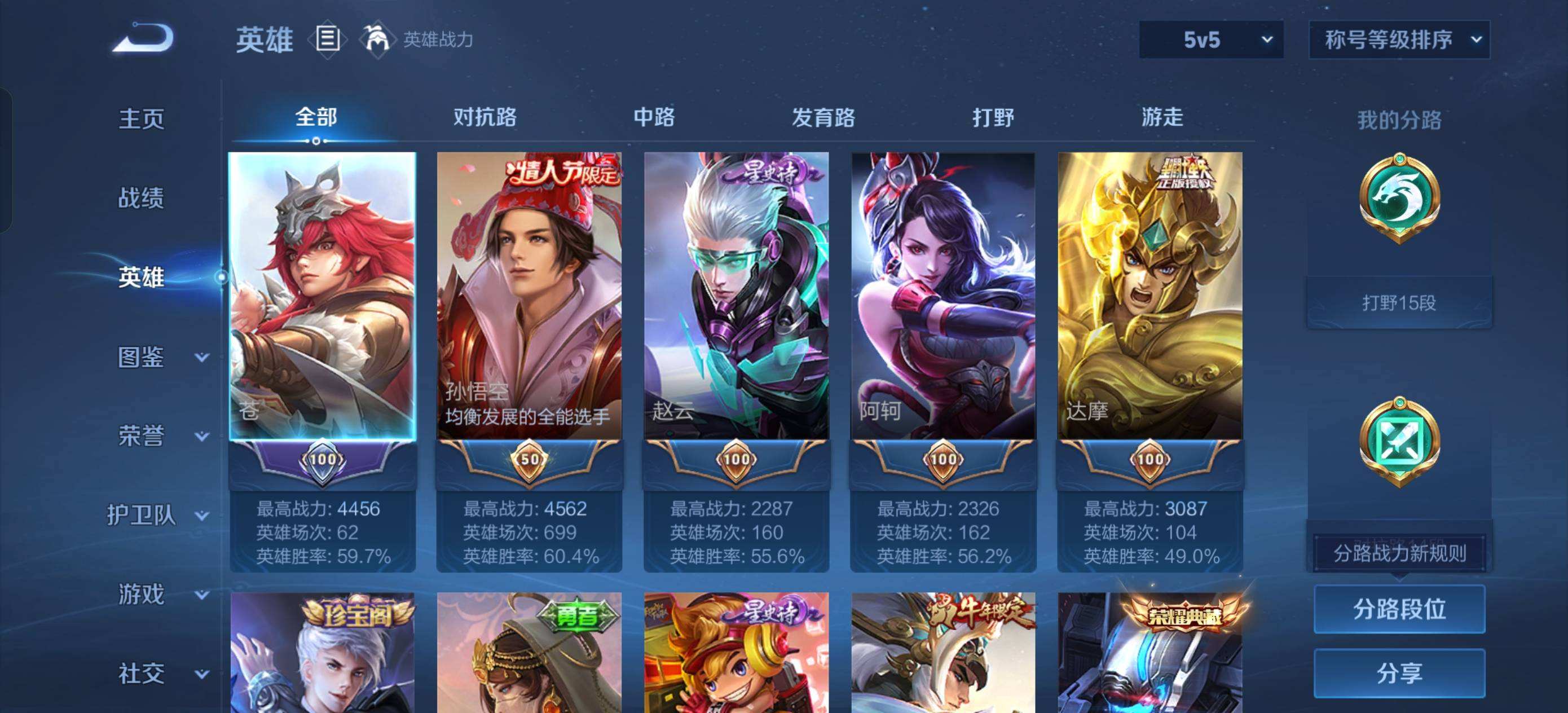Switch to the 中路 tab
This screenshot has width=1568, height=713.
click(654, 117)
